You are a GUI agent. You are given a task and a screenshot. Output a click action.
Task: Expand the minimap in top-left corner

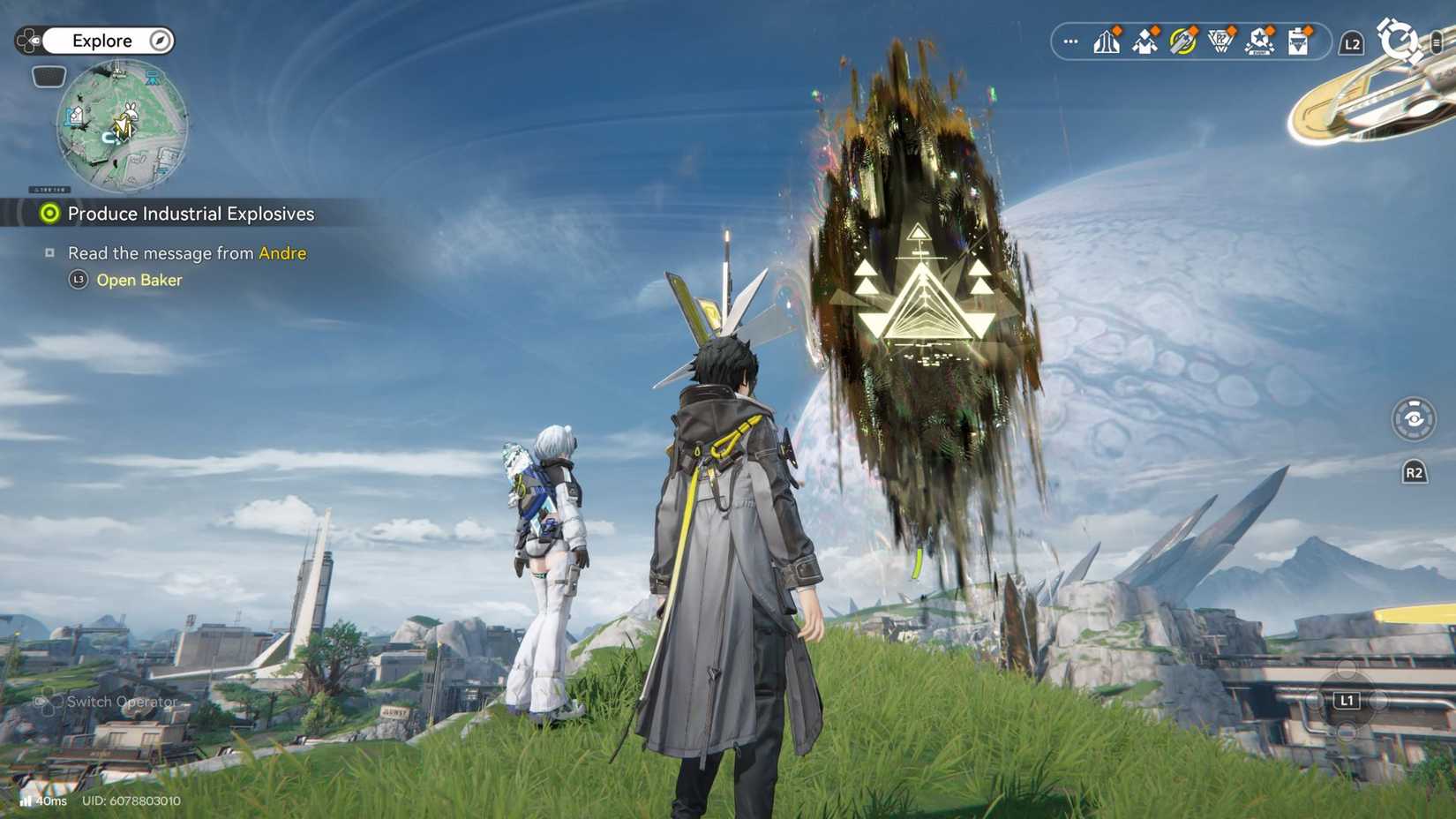tap(124, 131)
